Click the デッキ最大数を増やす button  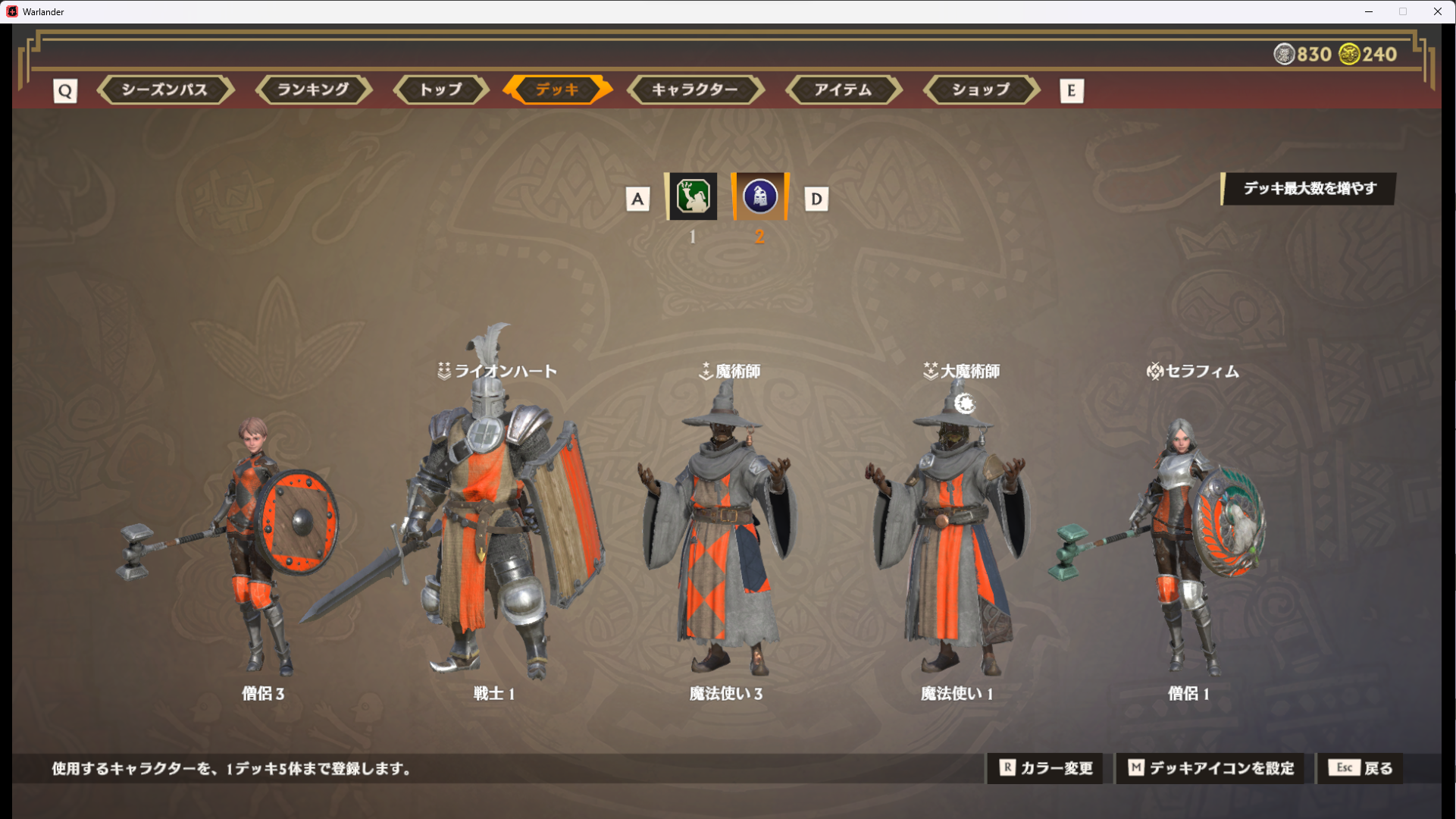coord(1309,188)
